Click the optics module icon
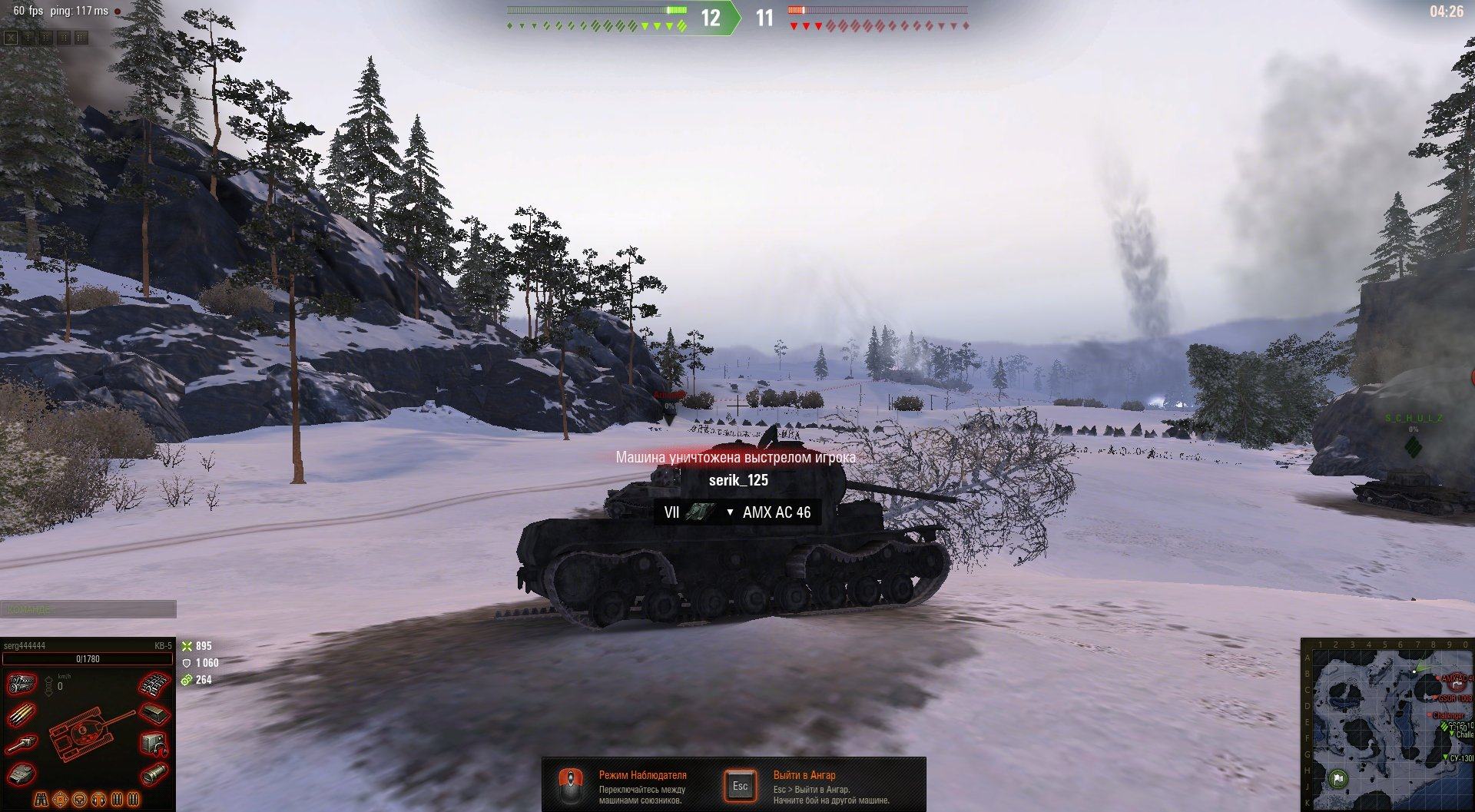This screenshot has width=1475, height=812. point(154,773)
